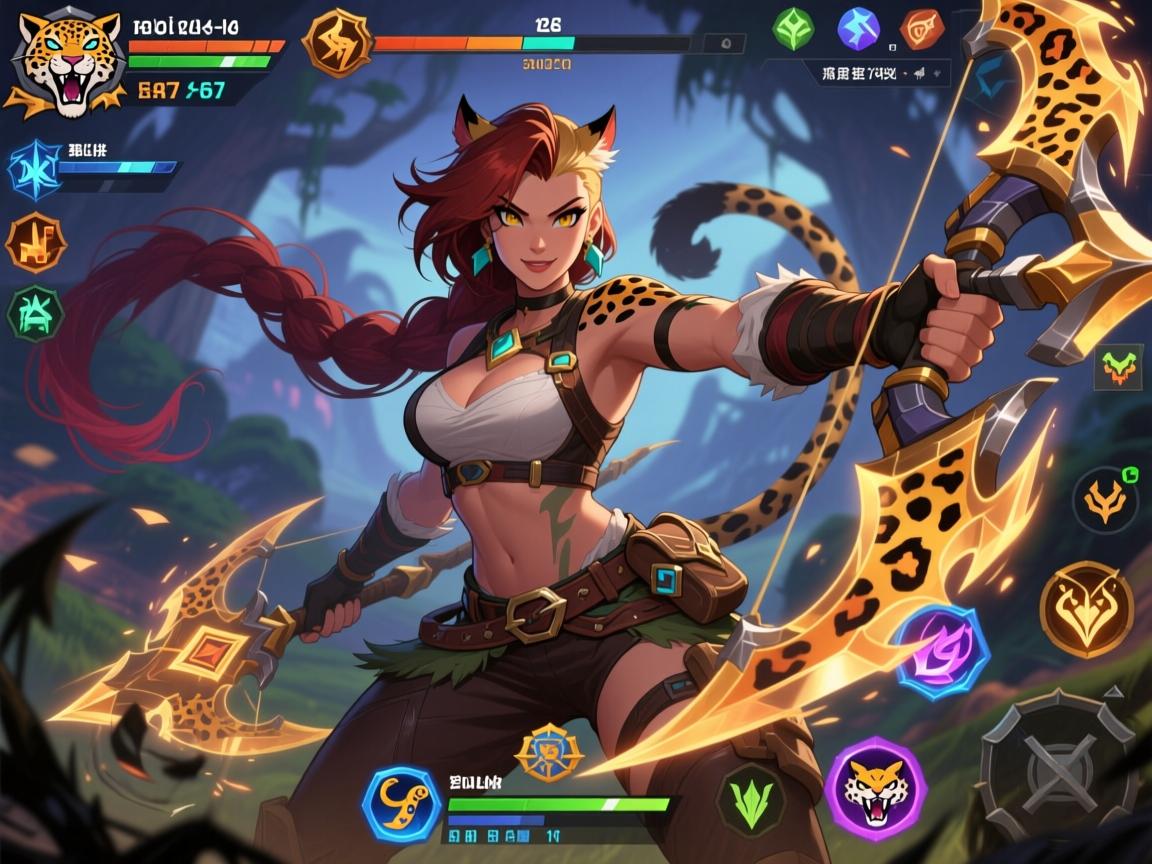Viewport: 1152px width, 864px height.
Task: Trigger the orange glyph hexagon skill
Action: tap(35, 242)
